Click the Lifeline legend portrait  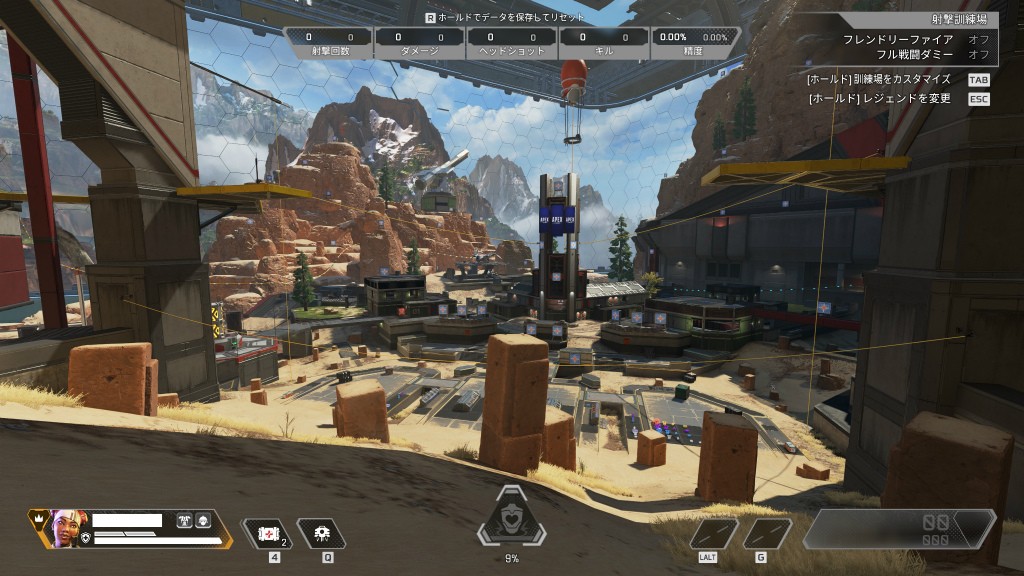pyautogui.click(x=68, y=527)
